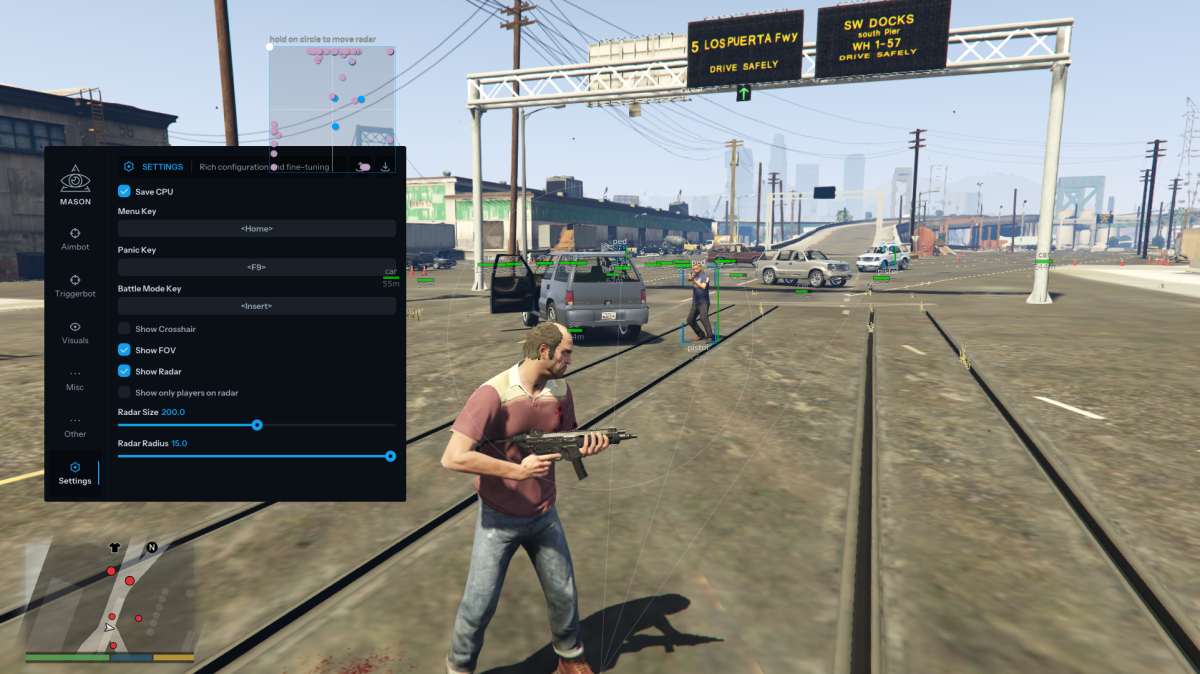The image size is (1200, 674).
Task: Click the download config arrow icon
Action: [x=386, y=167]
